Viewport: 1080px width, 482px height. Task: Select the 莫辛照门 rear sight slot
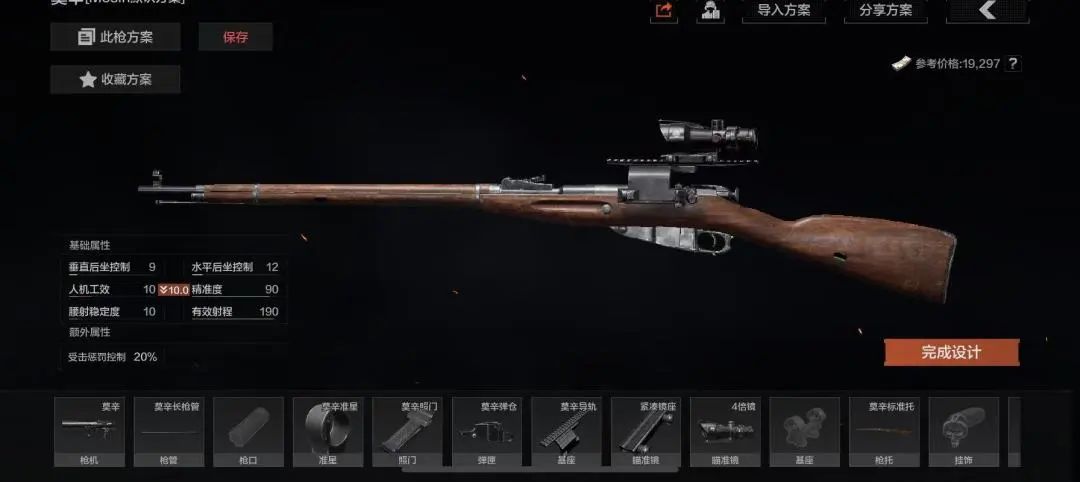407,432
